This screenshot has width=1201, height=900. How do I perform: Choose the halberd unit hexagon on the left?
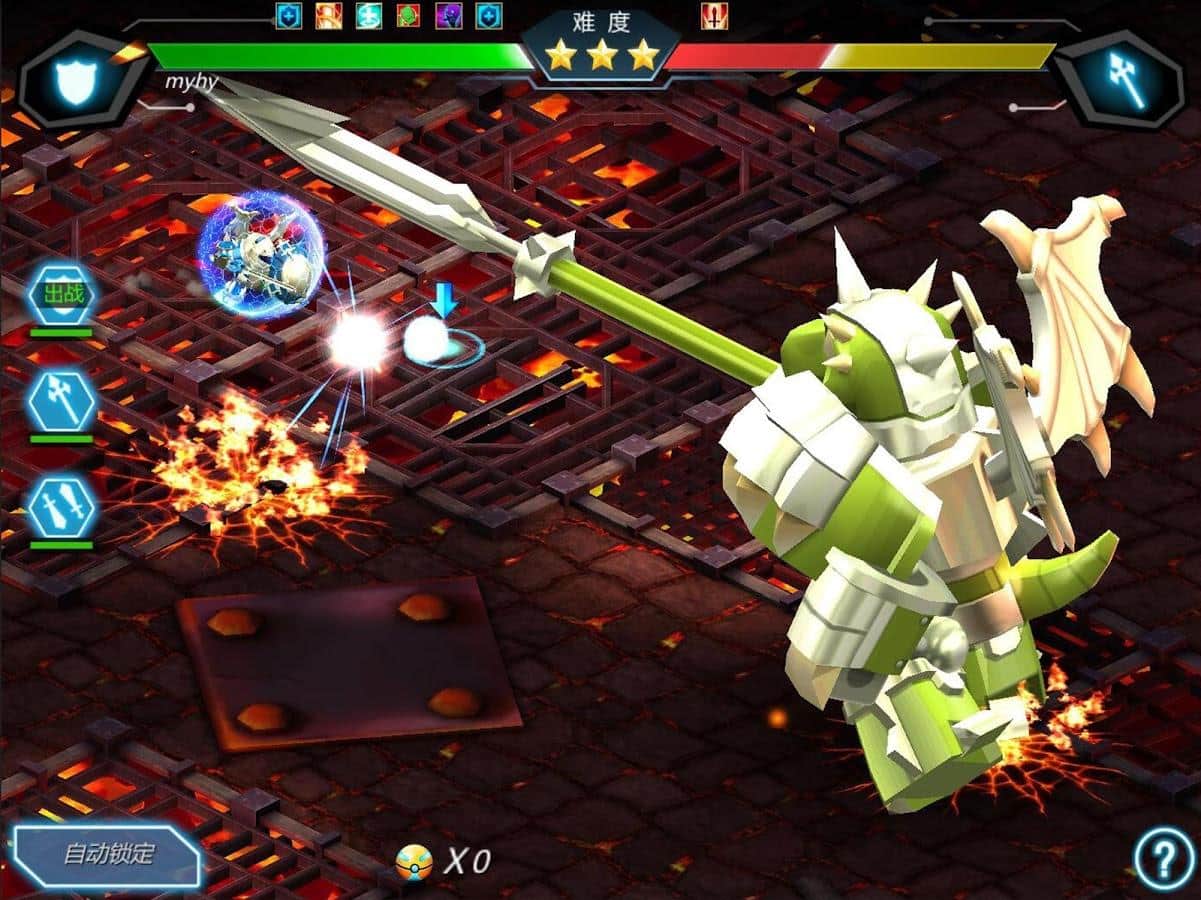coord(62,401)
